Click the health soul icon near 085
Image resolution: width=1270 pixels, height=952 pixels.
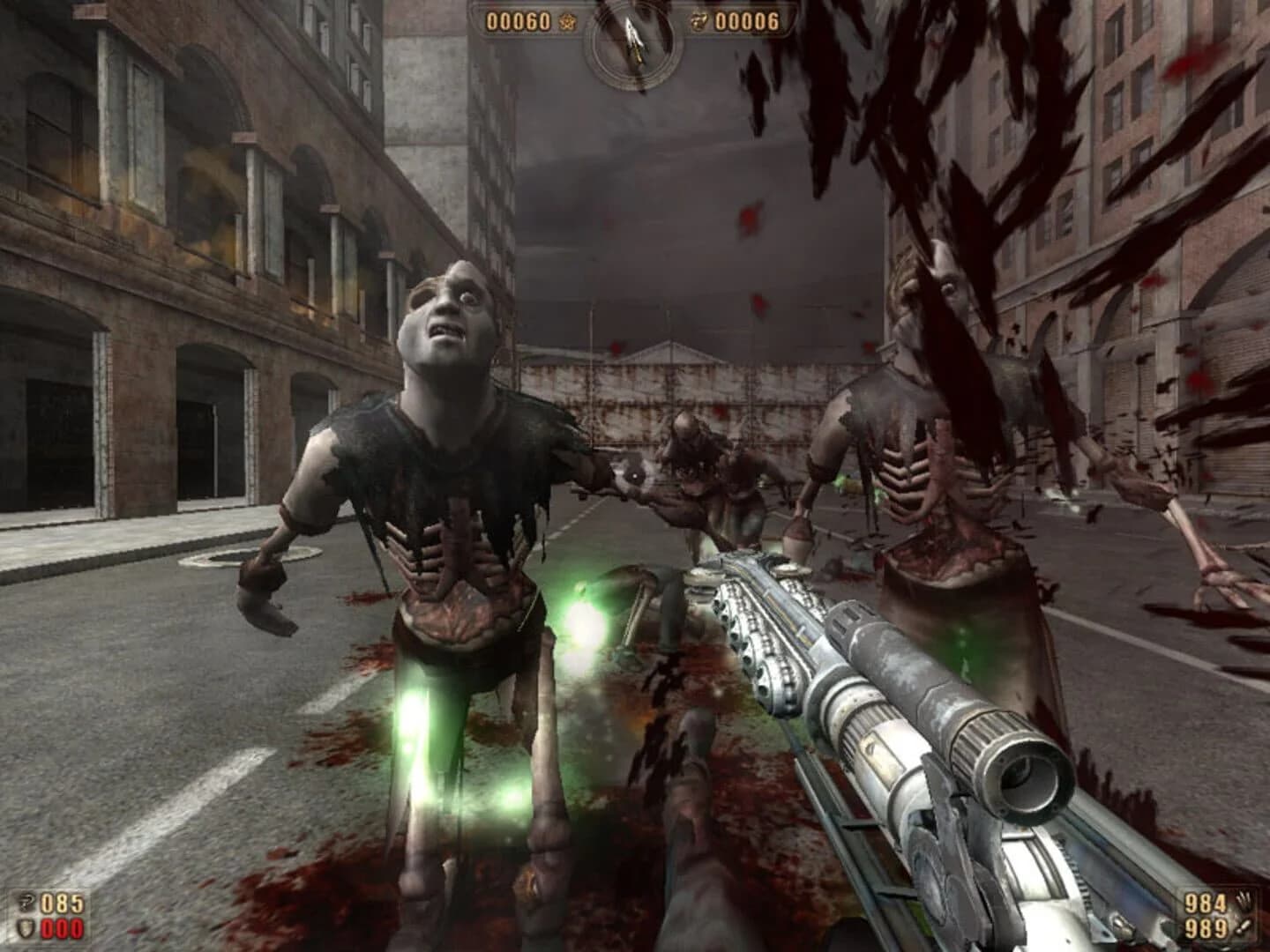[26, 903]
